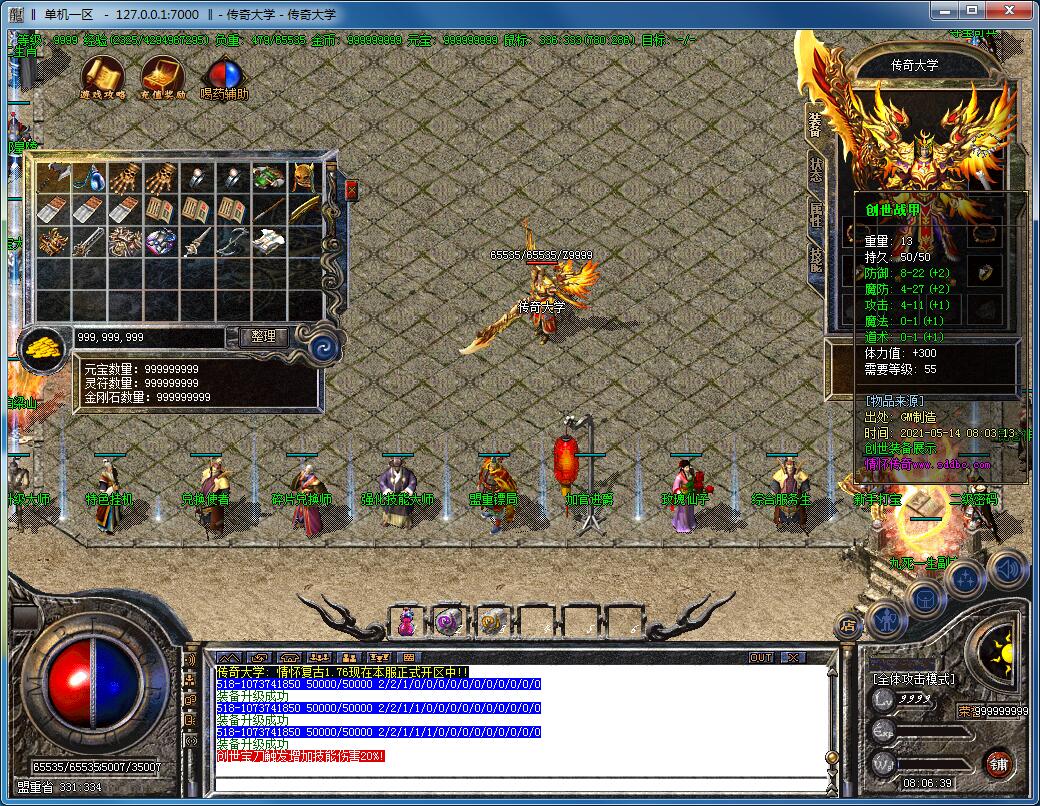This screenshot has width=1040, height=806.
Task: Select the golden horned helmet in bag
Action: 304,179
